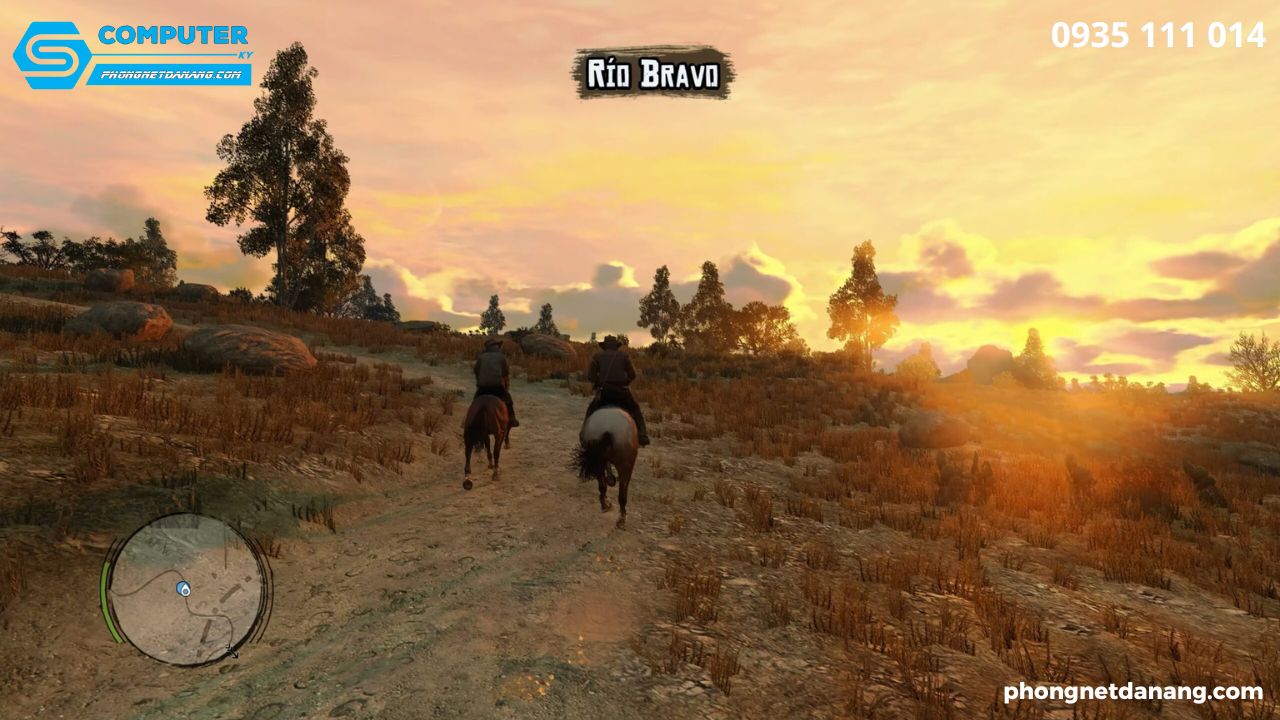Click the phone number 0935 111 014
The width and height of the screenshot is (1280, 720).
click(1157, 36)
